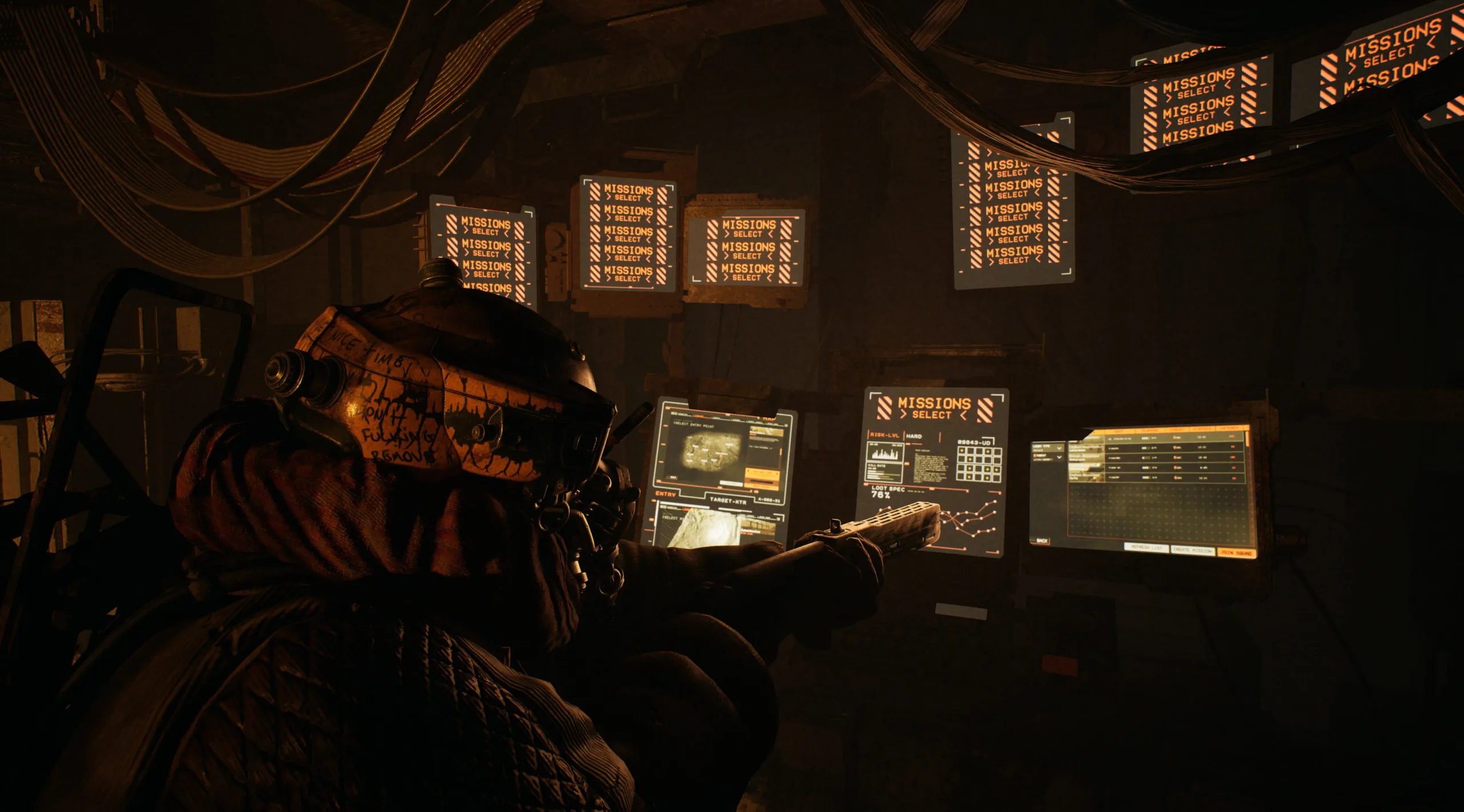Choose Create Mission on the lobby screen
The height and width of the screenshot is (812, 1464).
point(1192,550)
